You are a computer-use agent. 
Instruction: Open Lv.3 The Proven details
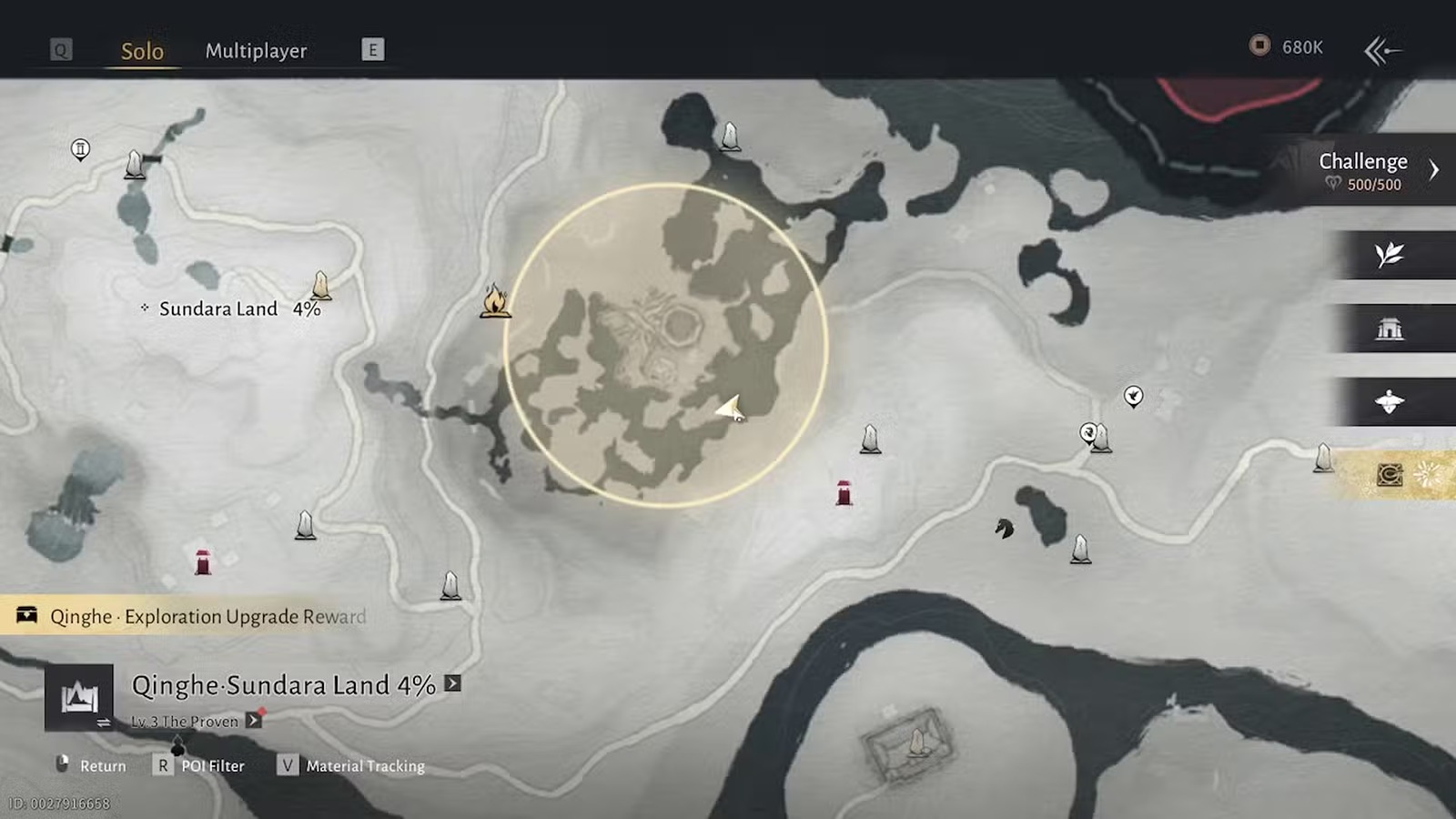pyautogui.click(x=254, y=721)
